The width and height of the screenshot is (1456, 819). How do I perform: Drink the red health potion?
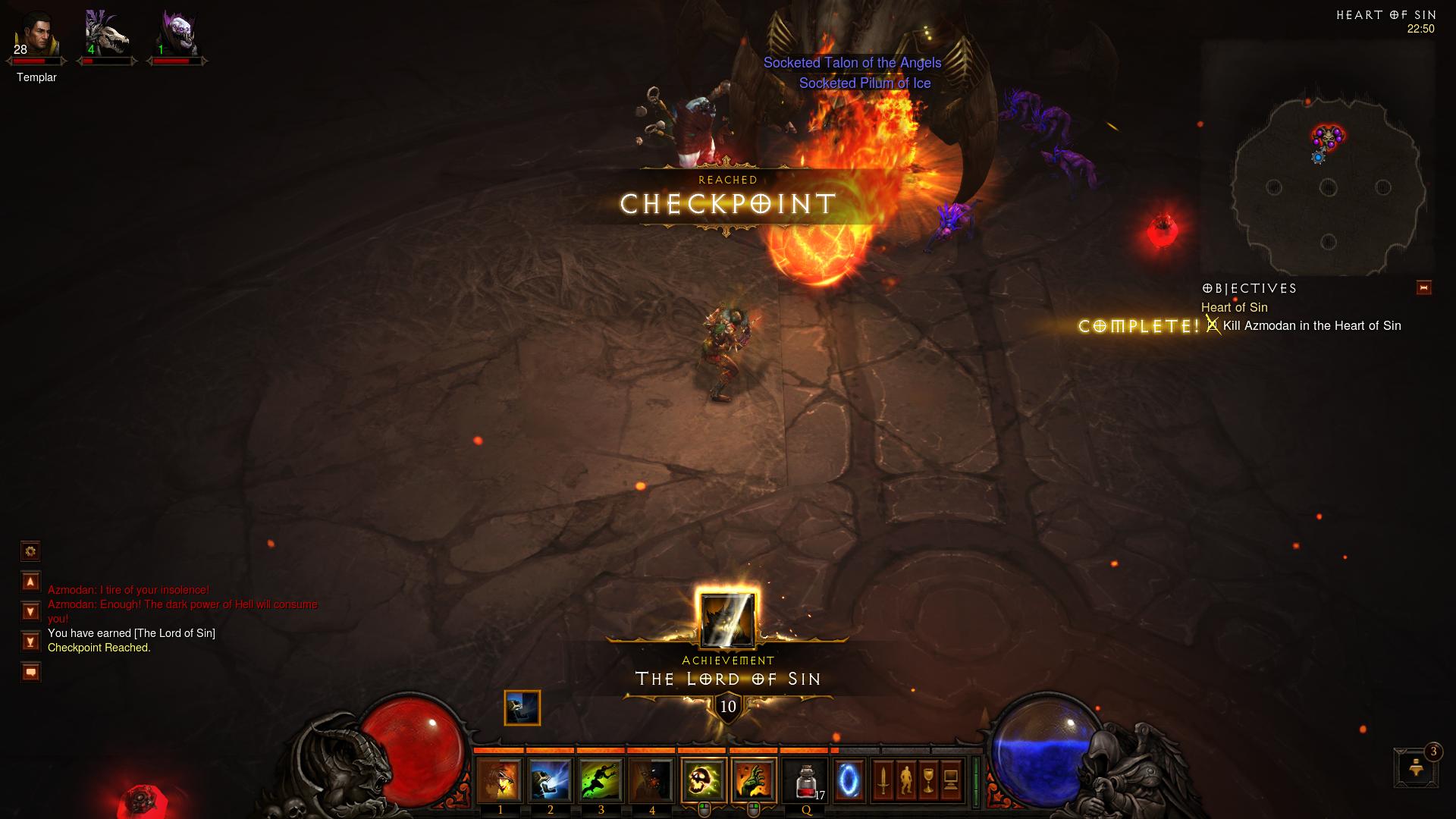click(805, 781)
